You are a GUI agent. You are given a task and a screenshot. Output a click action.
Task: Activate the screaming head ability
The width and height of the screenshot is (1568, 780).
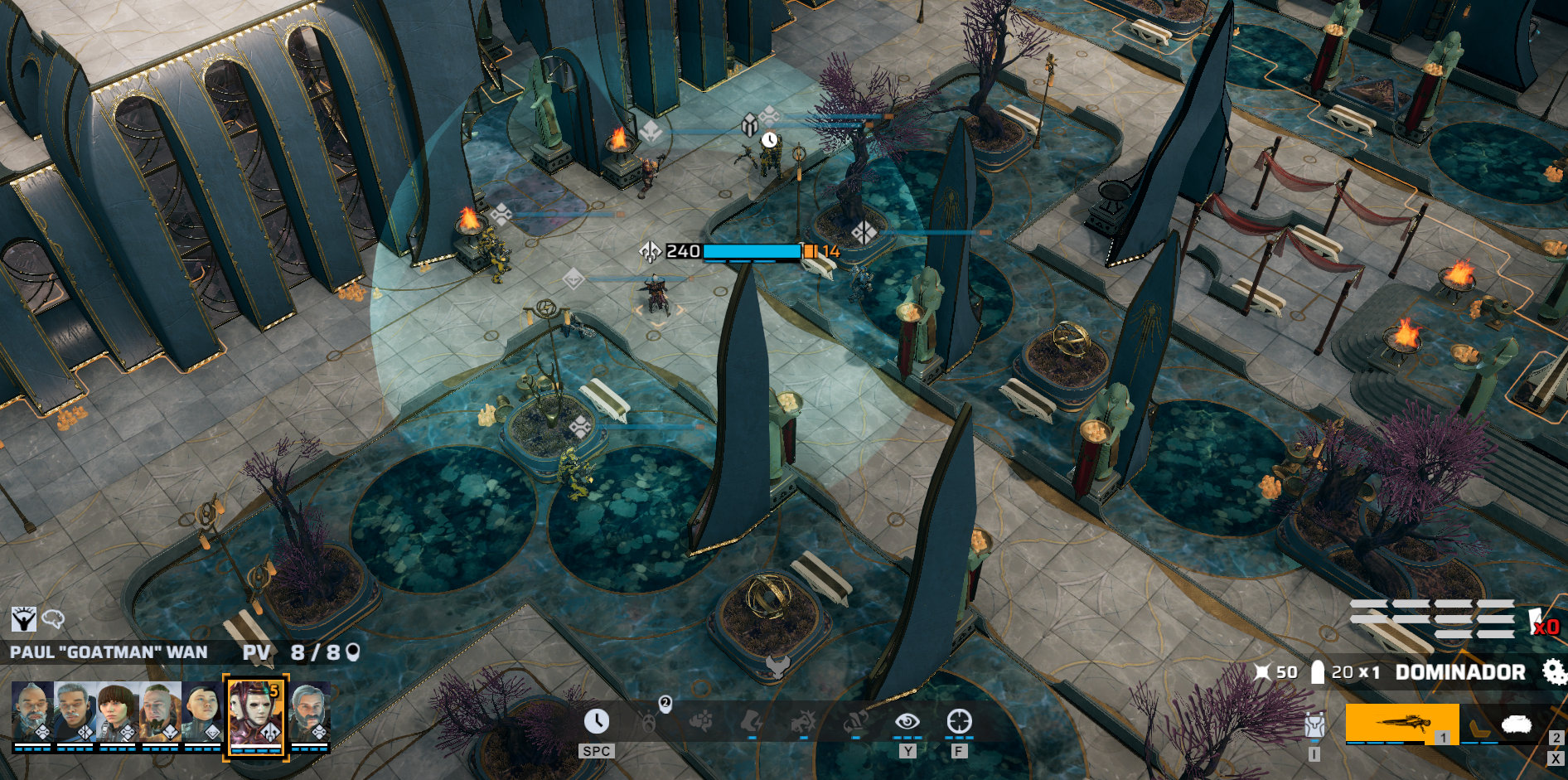point(650,721)
